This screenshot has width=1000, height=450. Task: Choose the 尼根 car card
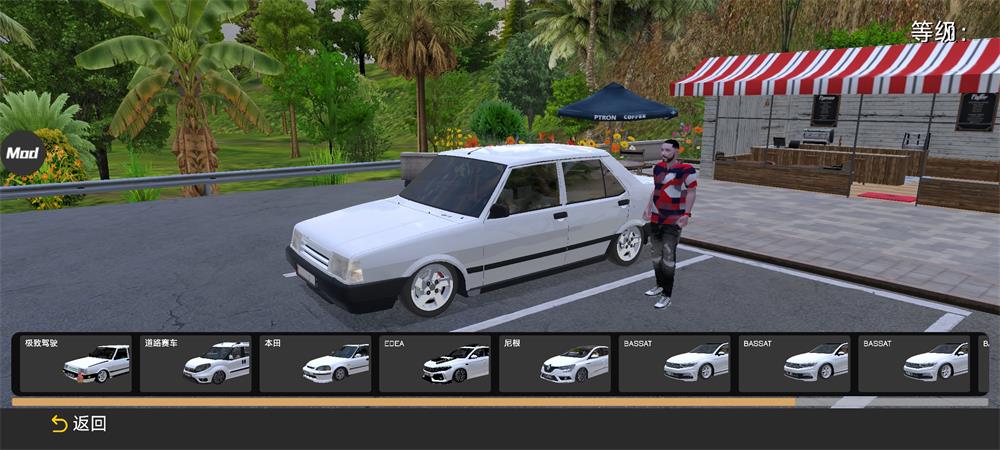(x=555, y=363)
